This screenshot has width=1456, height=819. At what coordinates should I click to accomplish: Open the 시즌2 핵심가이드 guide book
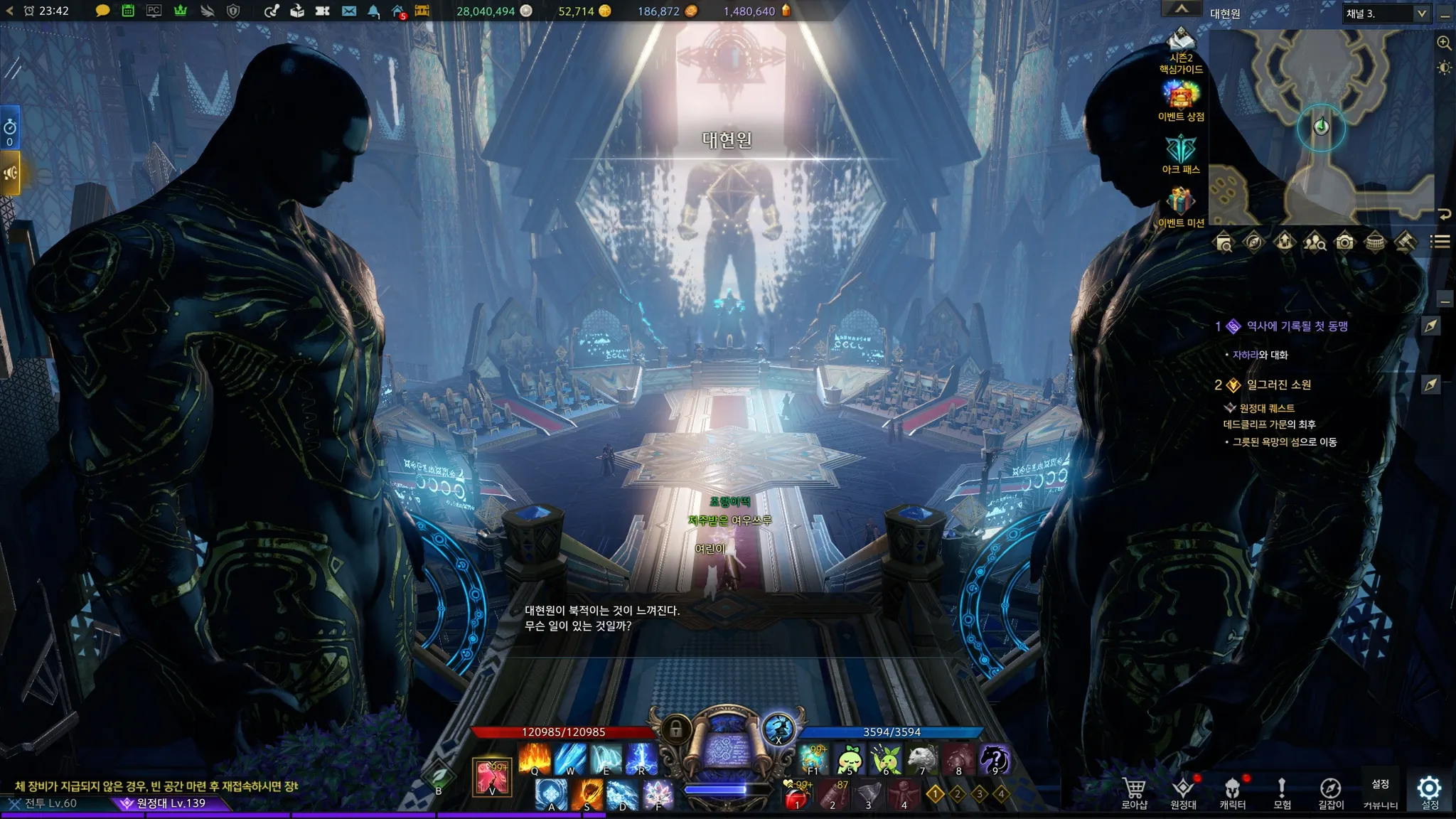tap(1181, 50)
